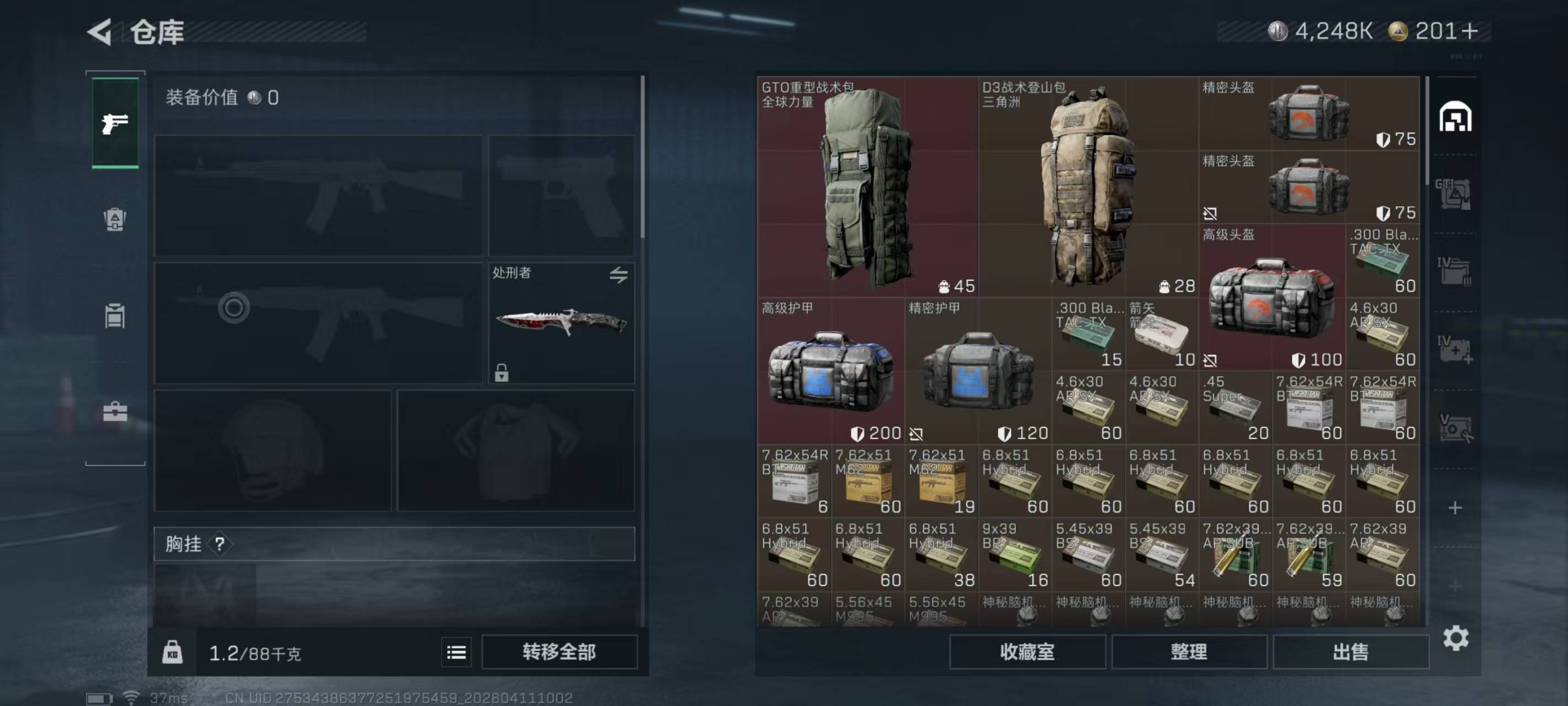Click the 转移全部 transfer all button
The image size is (1568, 706).
tap(559, 652)
